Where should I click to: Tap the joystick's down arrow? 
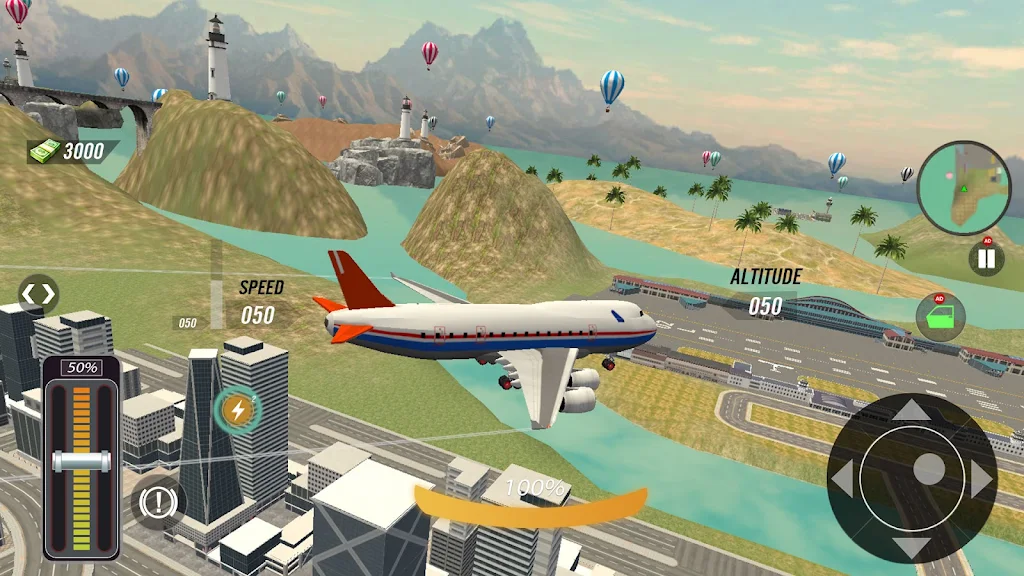911,546
